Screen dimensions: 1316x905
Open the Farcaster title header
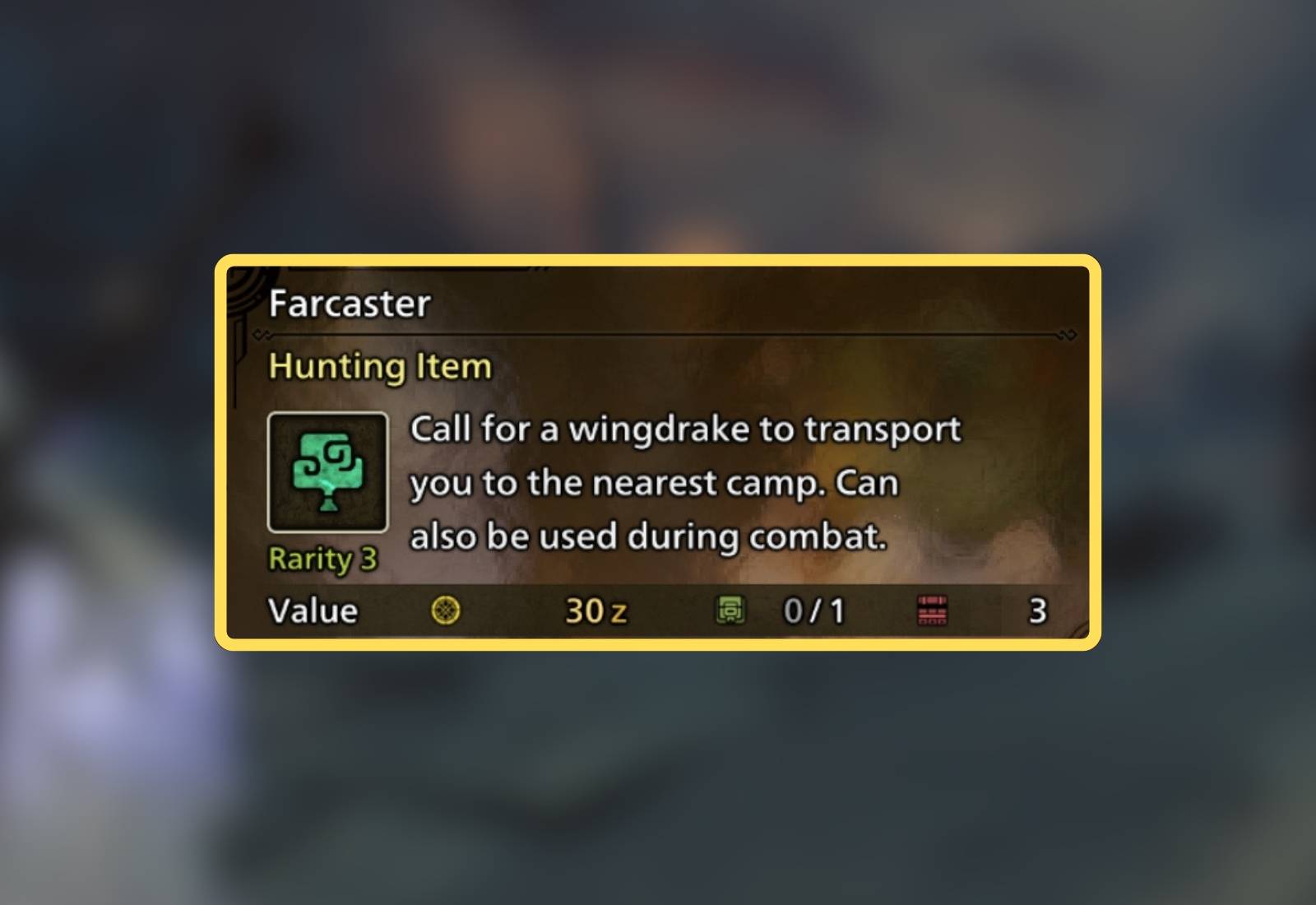349,304
